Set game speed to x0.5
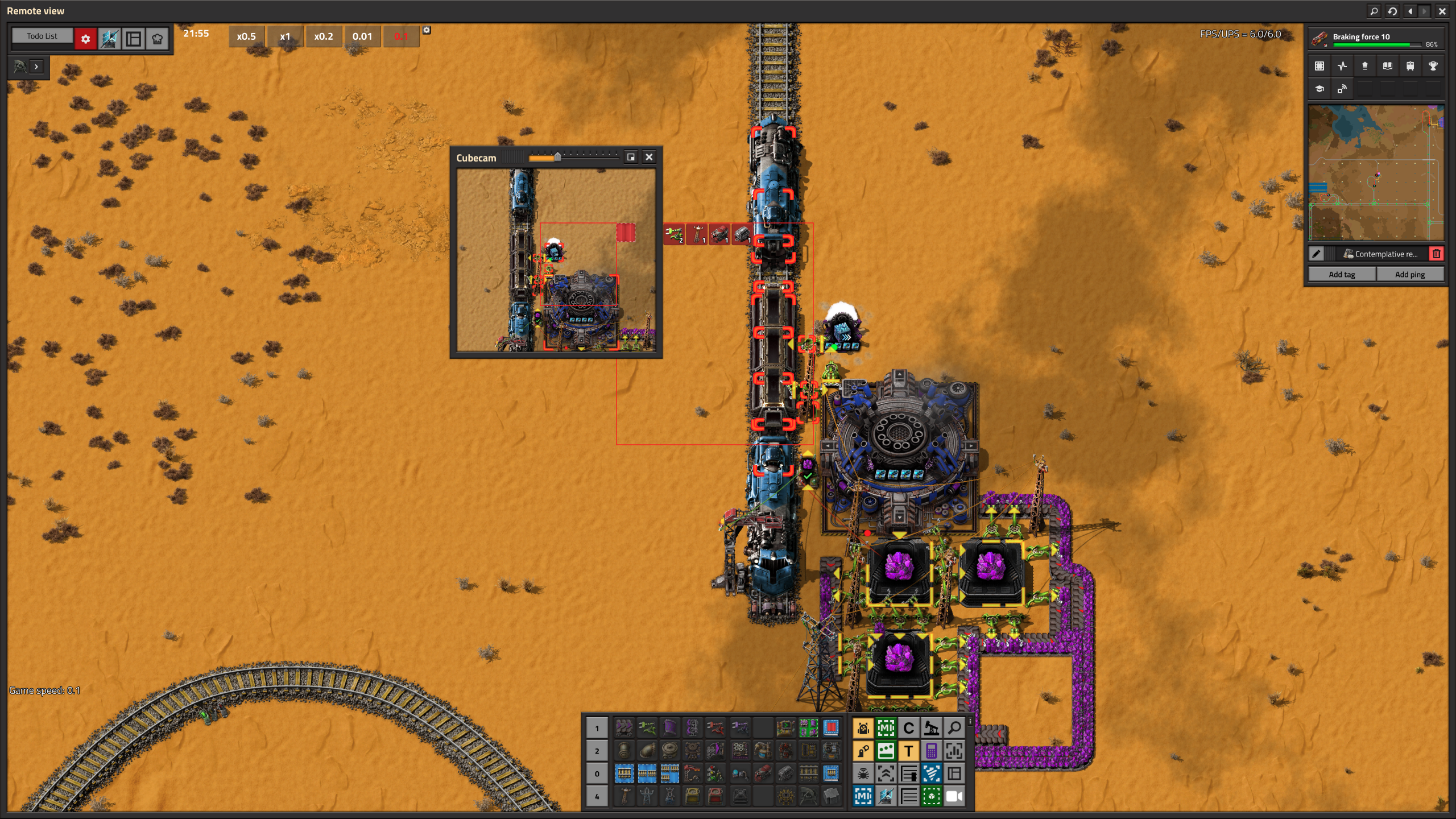Screen dimensions: 1456x819 (246, 36)
